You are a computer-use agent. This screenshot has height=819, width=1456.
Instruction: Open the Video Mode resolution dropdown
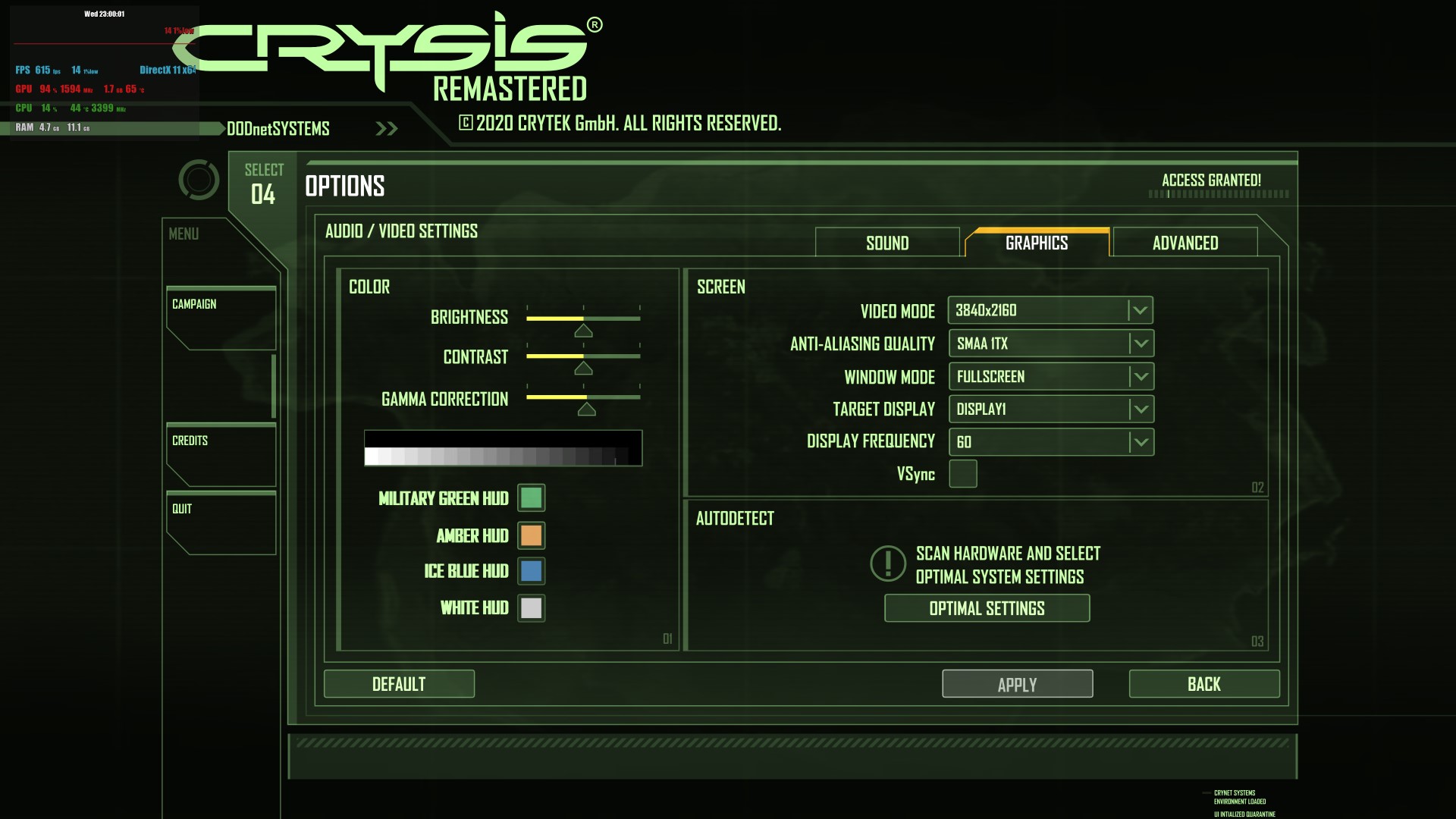1050,310
